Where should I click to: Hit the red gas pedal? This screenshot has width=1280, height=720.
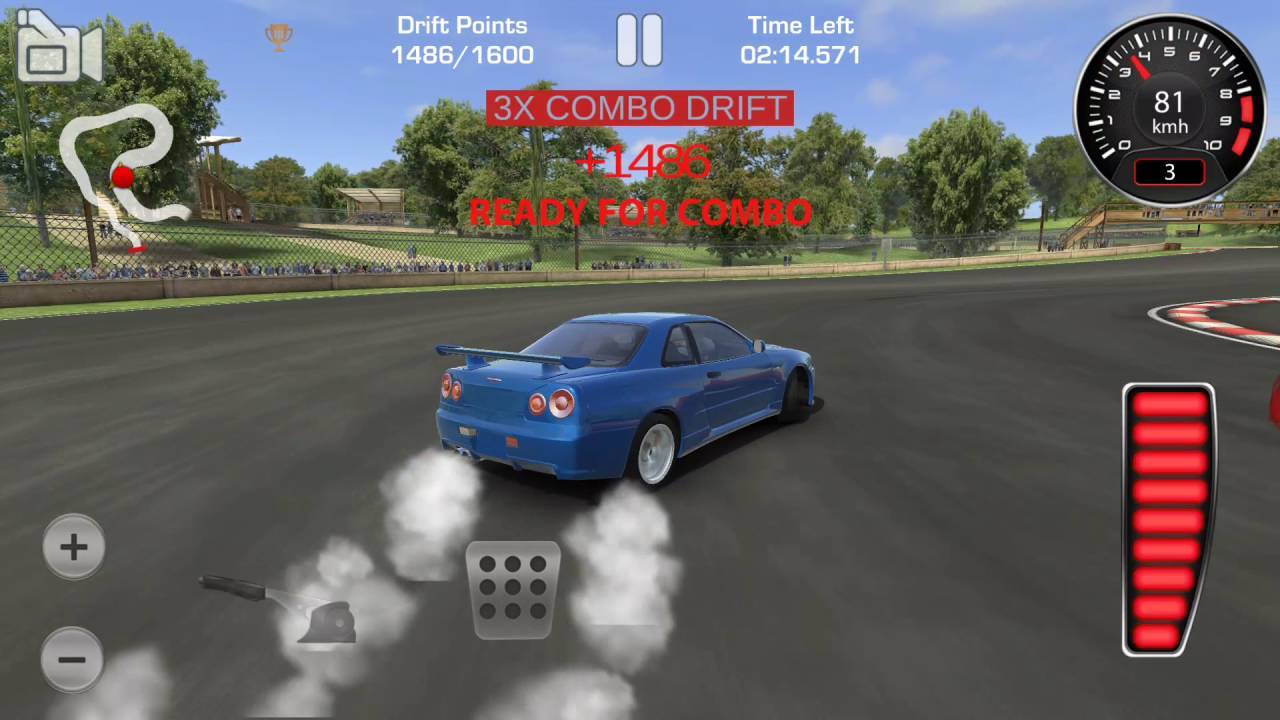(1169, 520)
